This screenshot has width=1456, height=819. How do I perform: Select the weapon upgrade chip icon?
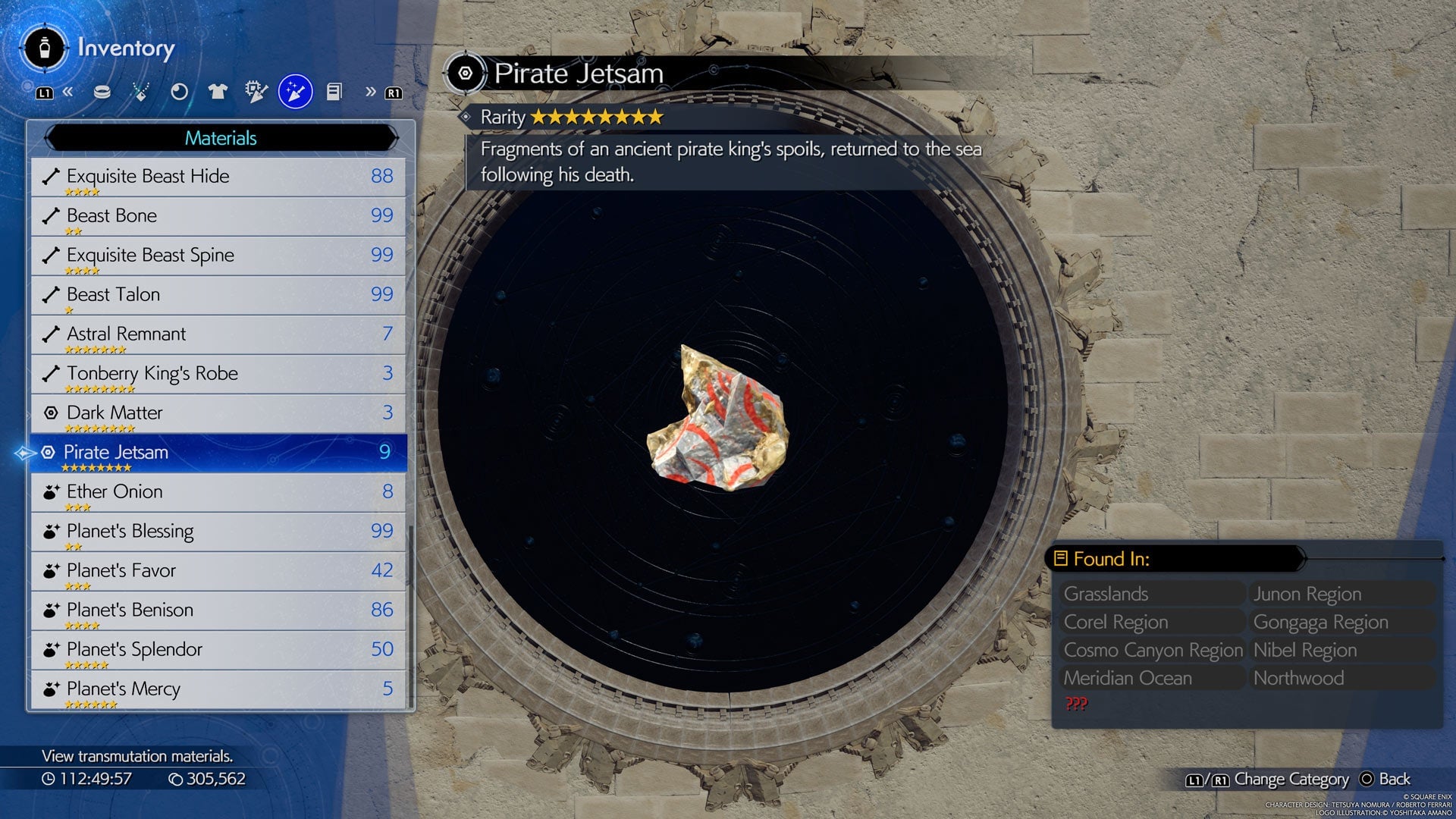tap(256, 91)
